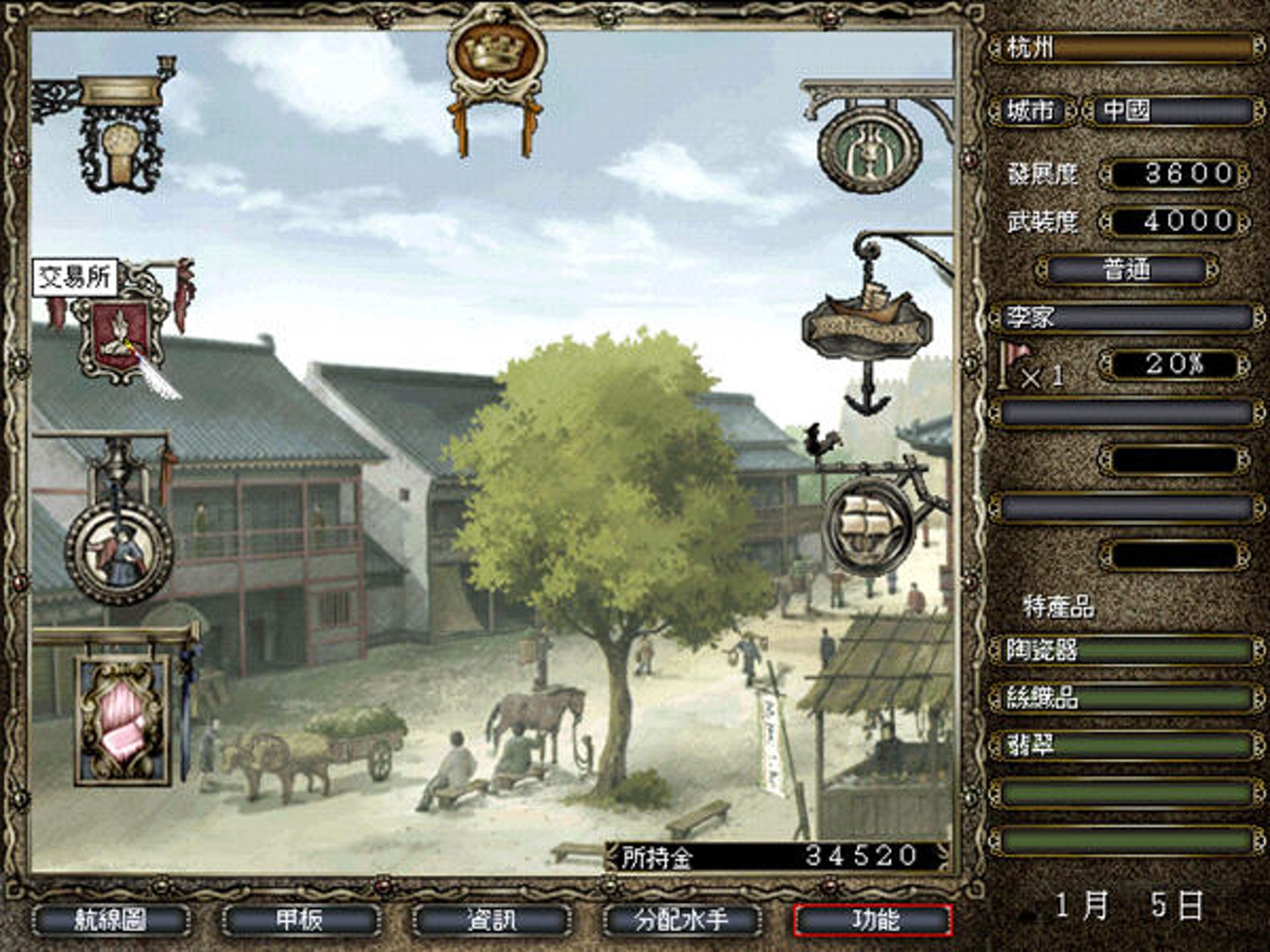Enter the inn sign showing a figure

120,552
